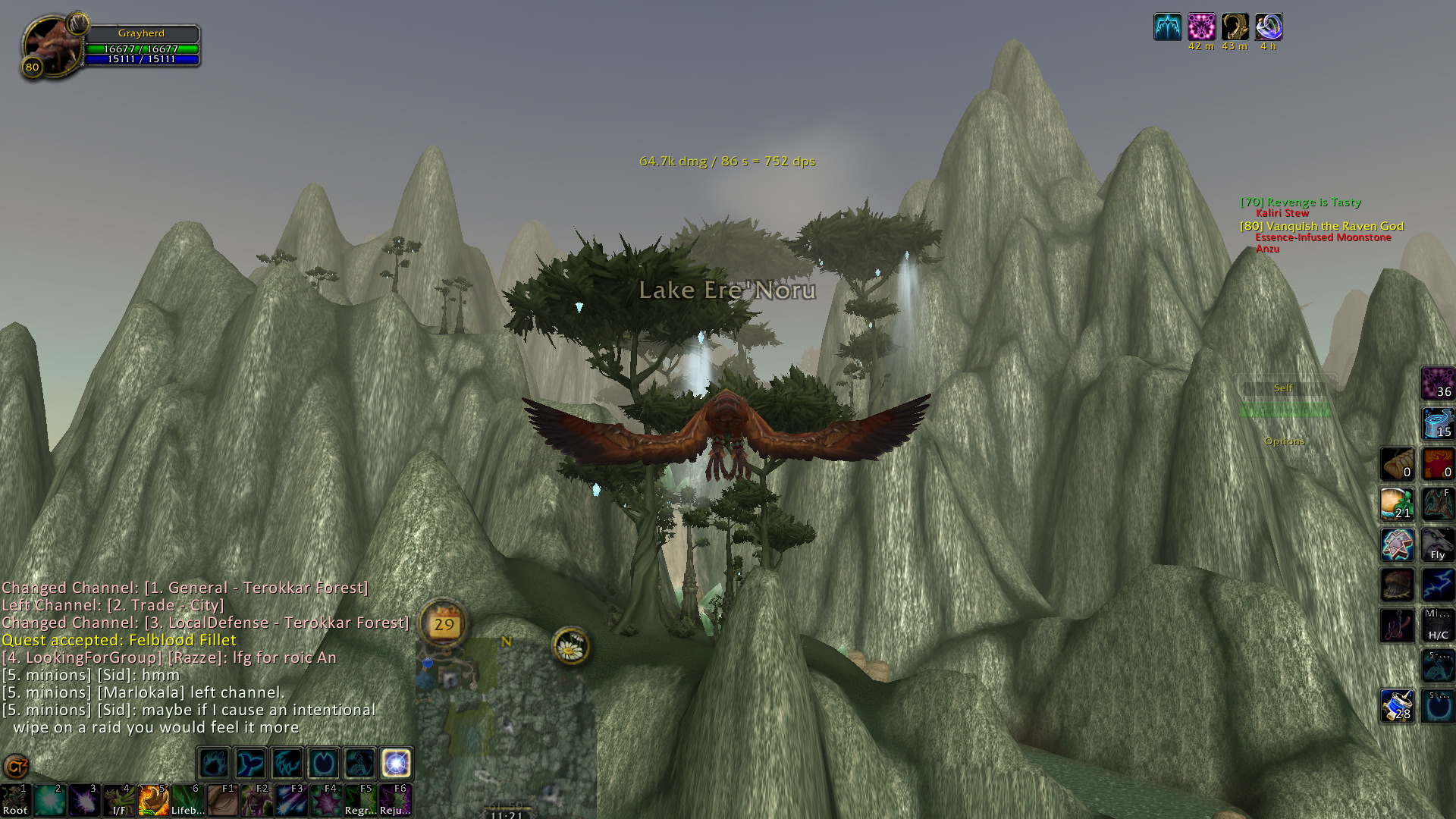Click the 4 h swirl buff icon
Image resolution: width=1456 pixels, height=819 pixels.
pos(1268,27)
